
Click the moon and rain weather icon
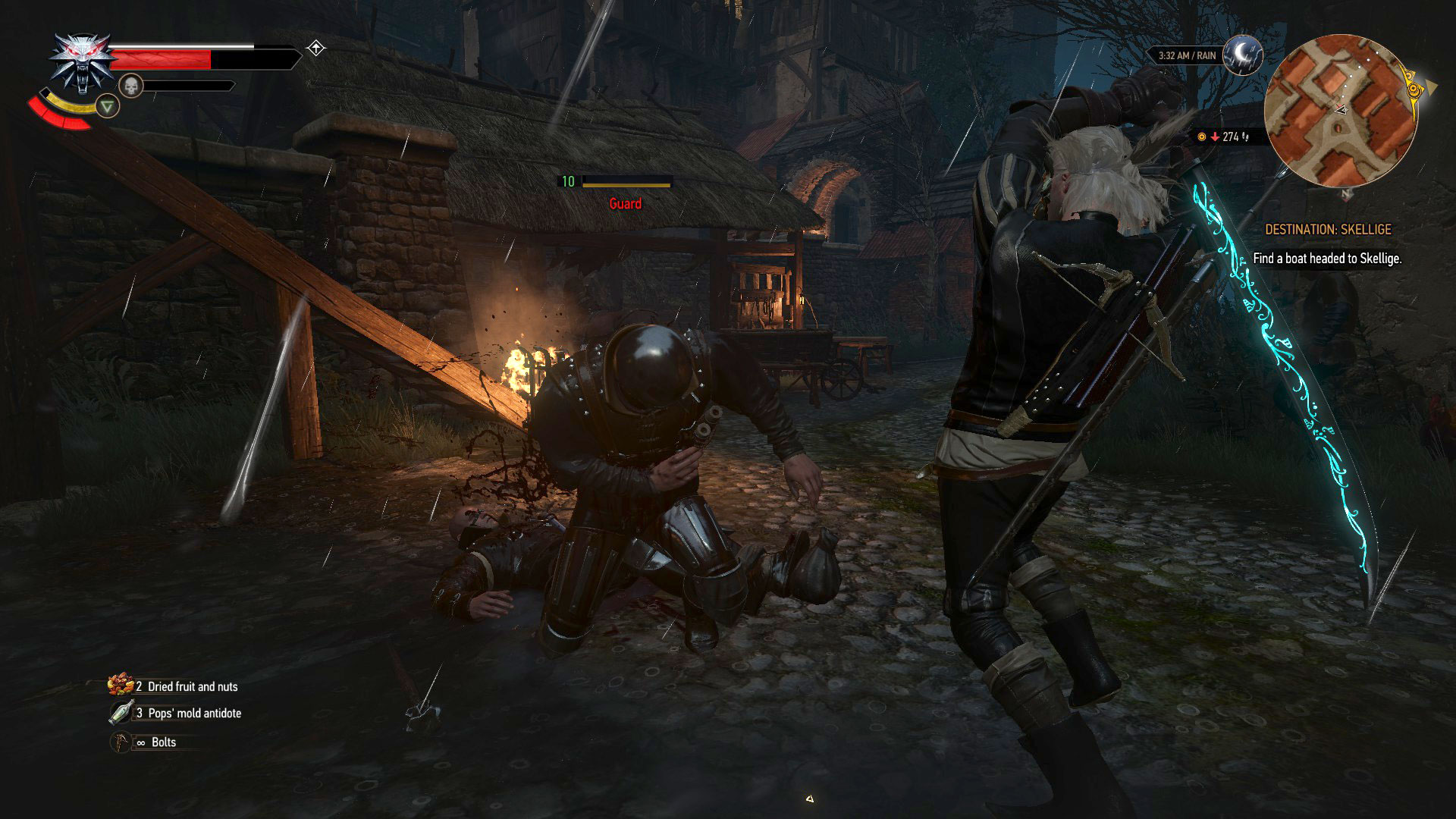point(1241,56)
